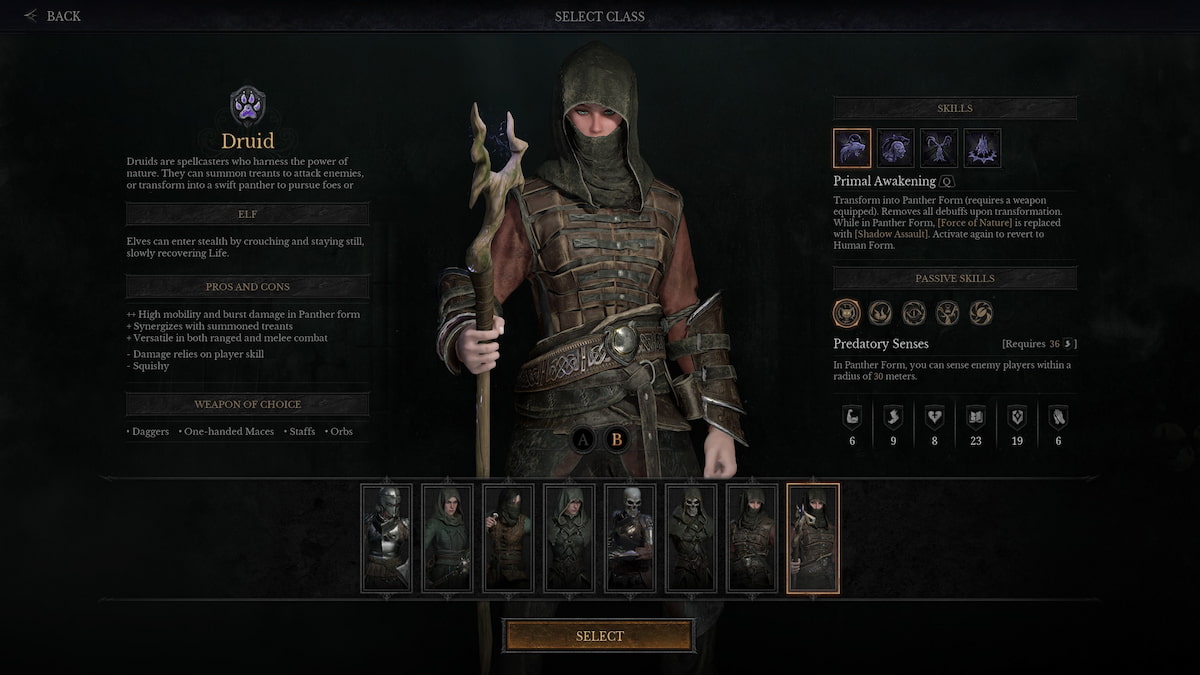The height and width of the screenshot is (675, 1200).
Task: Select the wolf head skill icon
Action: (896, 148)
